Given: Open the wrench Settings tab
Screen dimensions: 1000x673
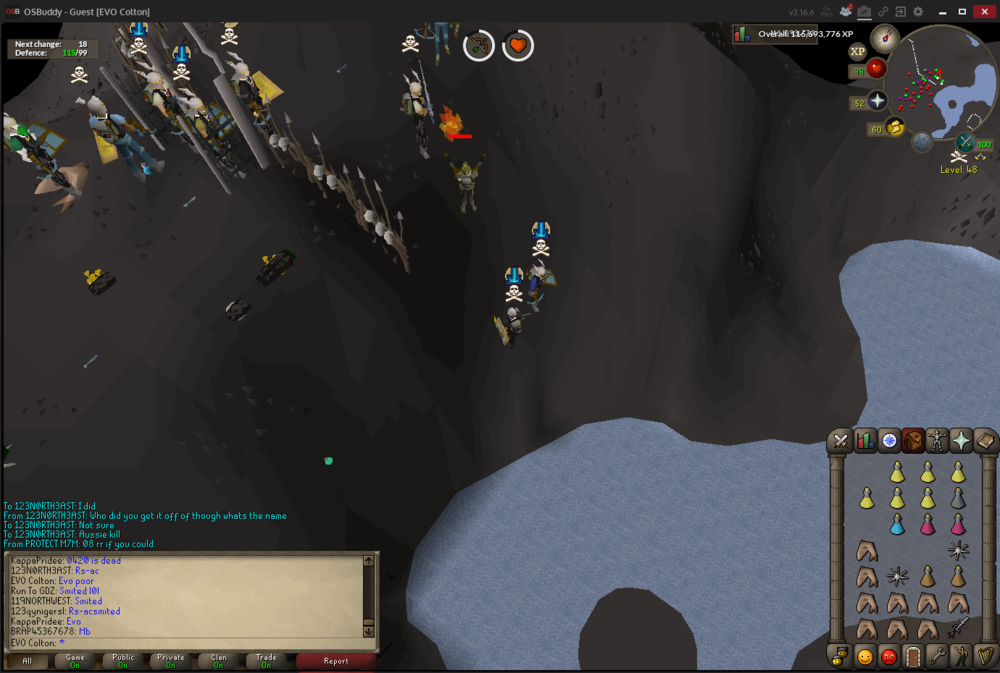Looking at the screenshot, I should point(937,657).
